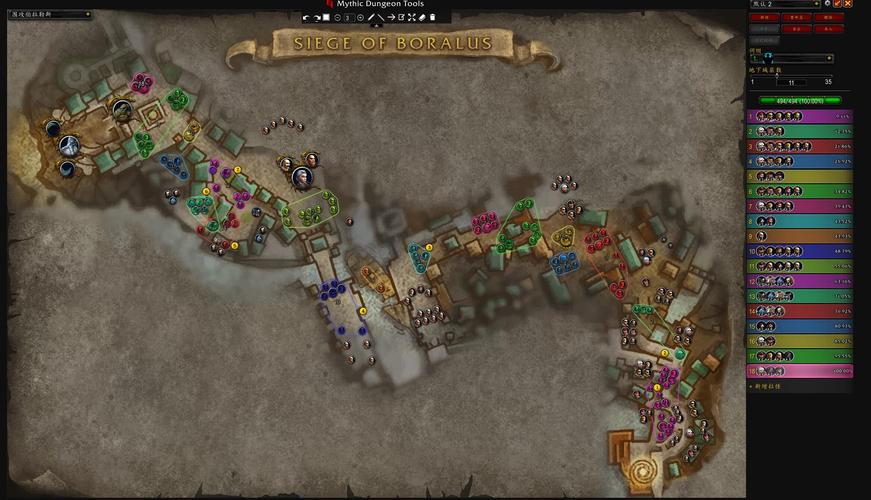Viewport: 871px width, 500px height.
Task: Open the preset dropdown in the sidebar
Action: point(785,4)
